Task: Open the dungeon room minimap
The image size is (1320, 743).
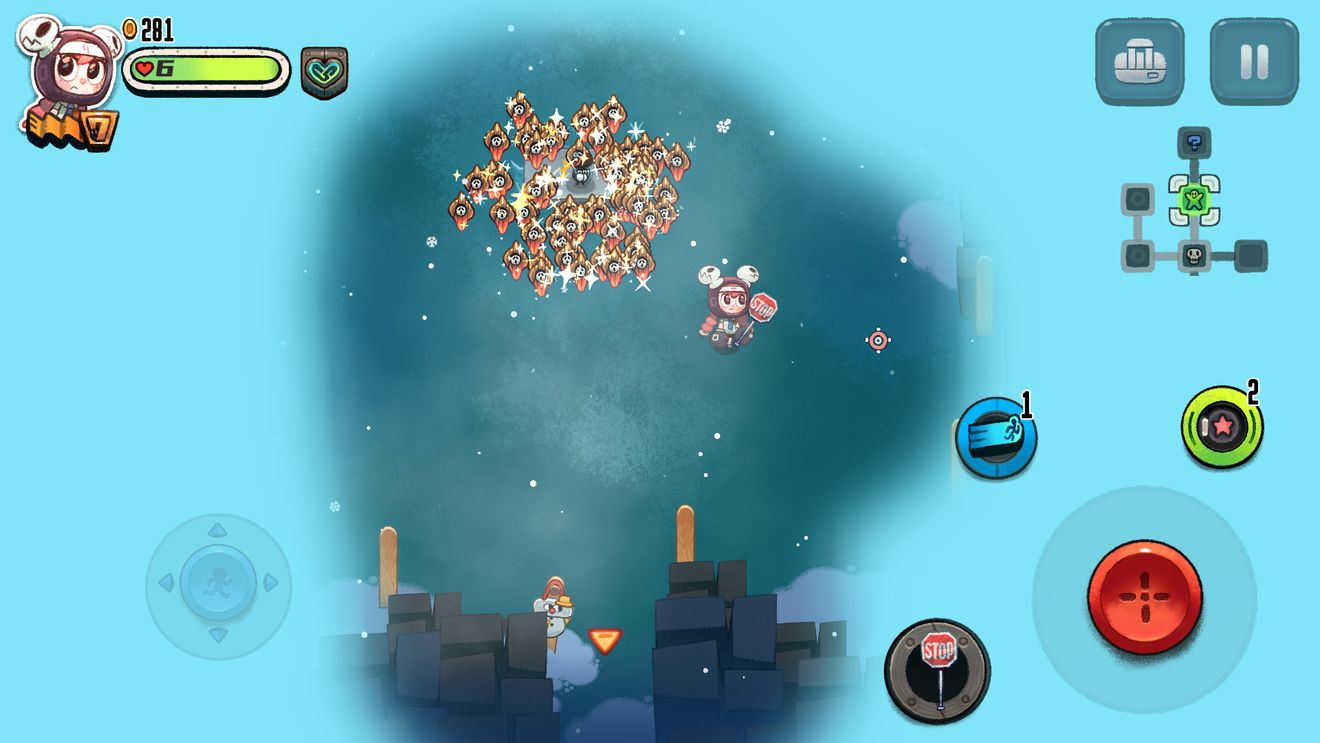Action: click(x=1193, y=205)
